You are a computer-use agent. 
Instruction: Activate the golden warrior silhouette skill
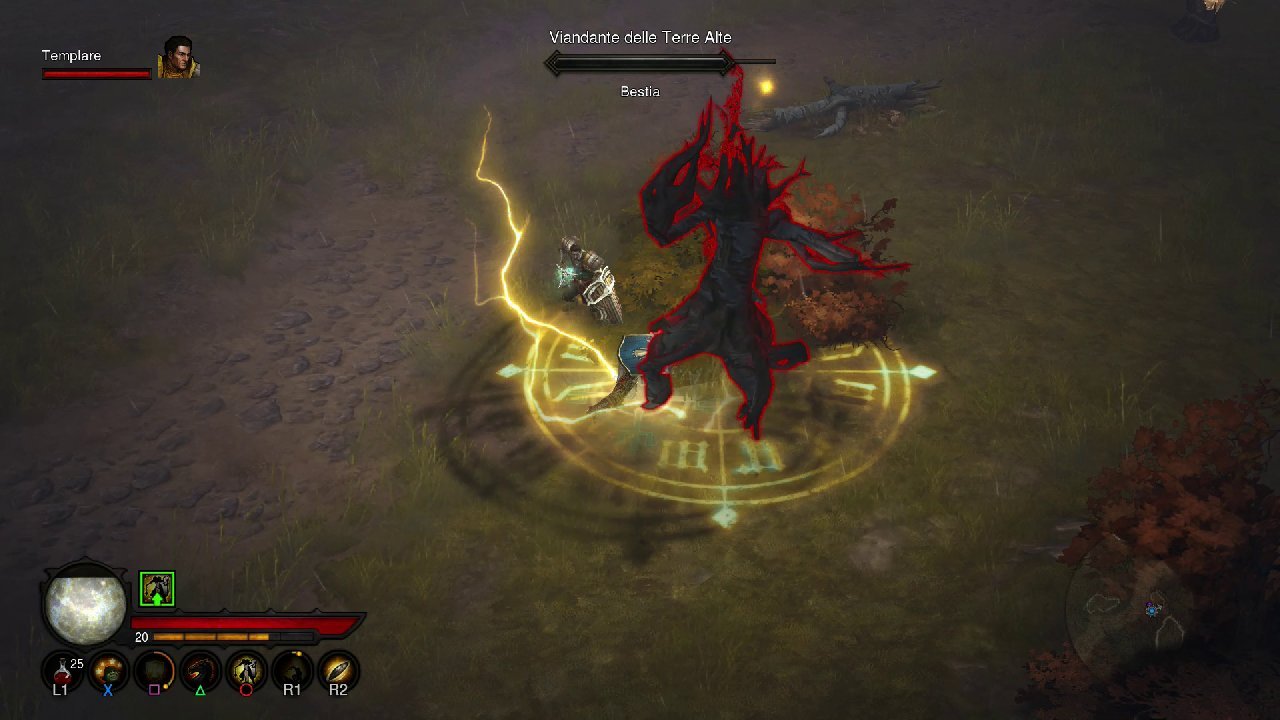point(246,670)
